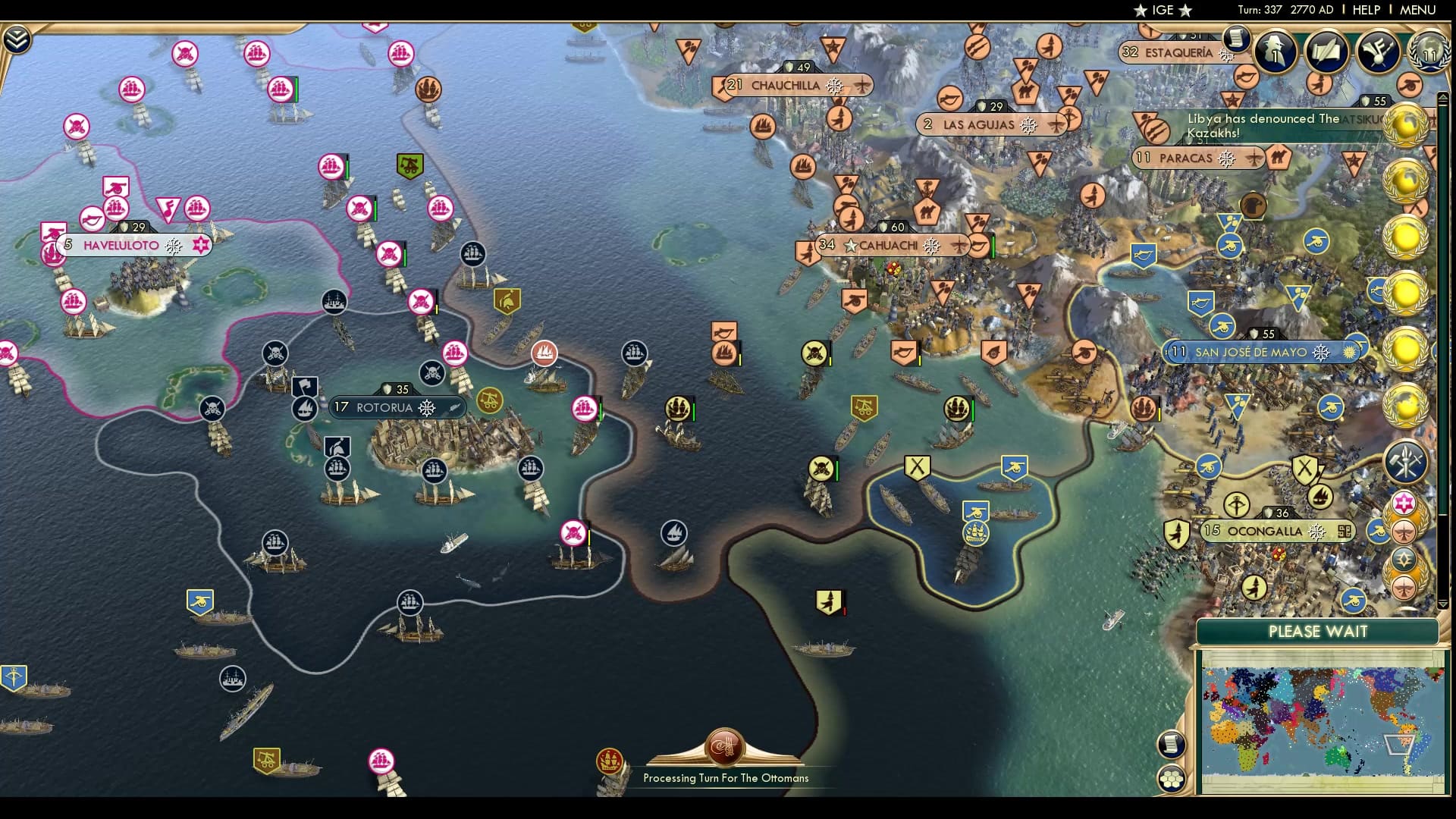Click the snowflake icon on Rotorua's banner
1456x819 pixels.
(x=426, y=407)
